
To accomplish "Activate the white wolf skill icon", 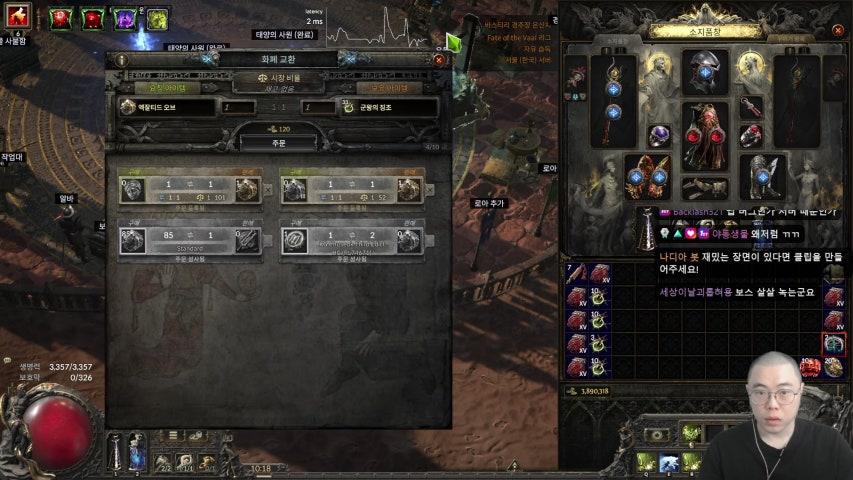I will 668,463.
